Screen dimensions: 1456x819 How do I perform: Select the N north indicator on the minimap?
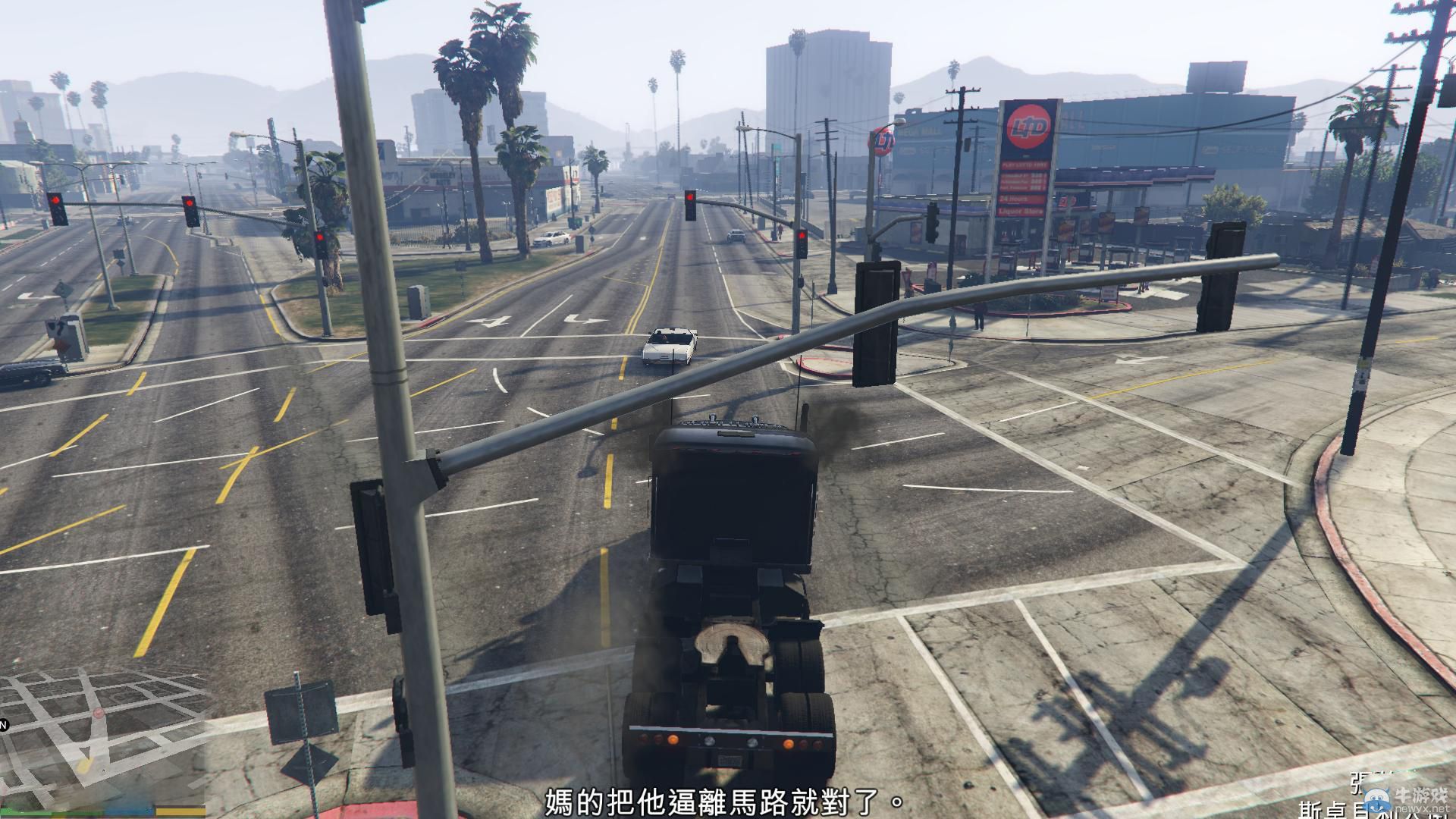pyautogui.click(x=4, y=724)
